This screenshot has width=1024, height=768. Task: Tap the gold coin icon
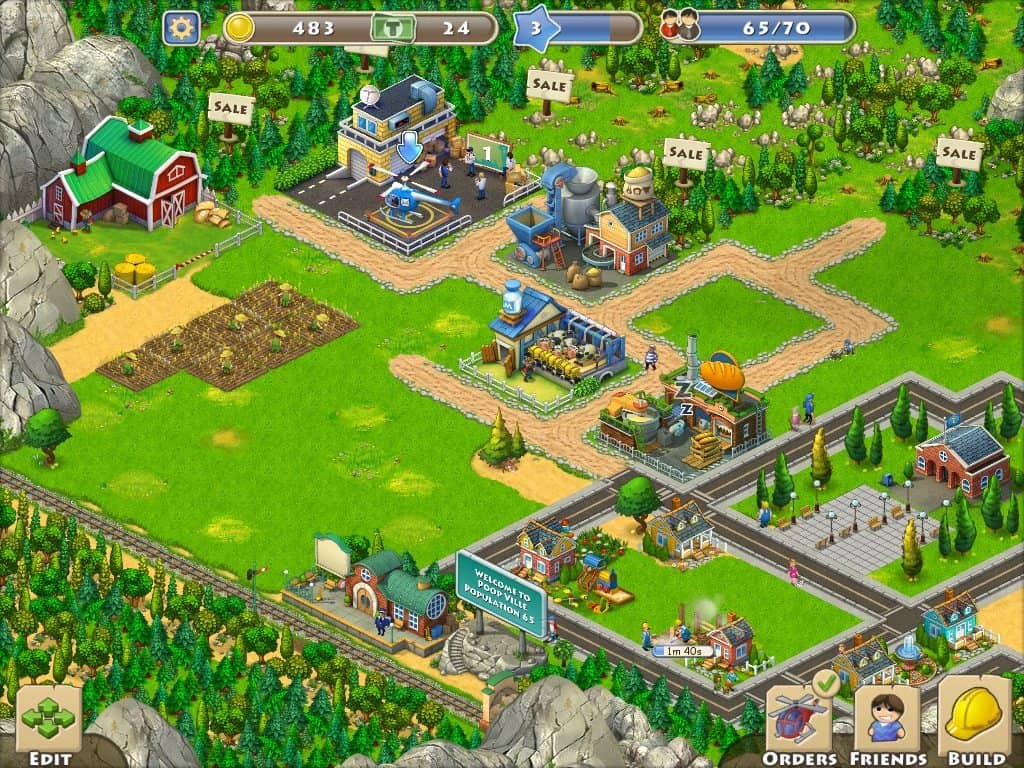coord(239,28)
